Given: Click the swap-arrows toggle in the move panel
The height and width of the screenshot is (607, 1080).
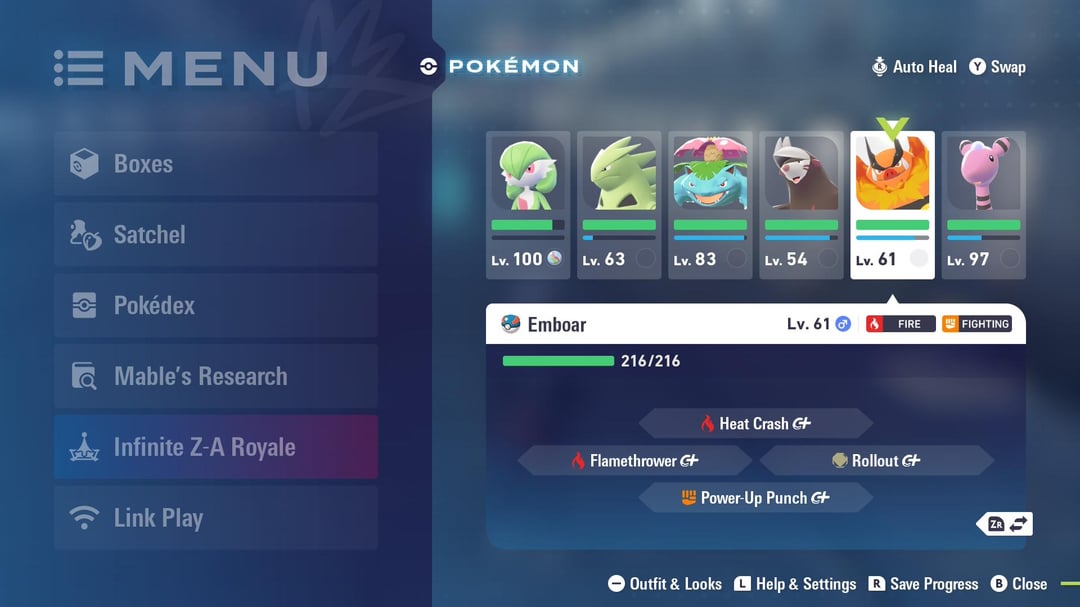Looking at the screenshot, I should (1008, 524).
